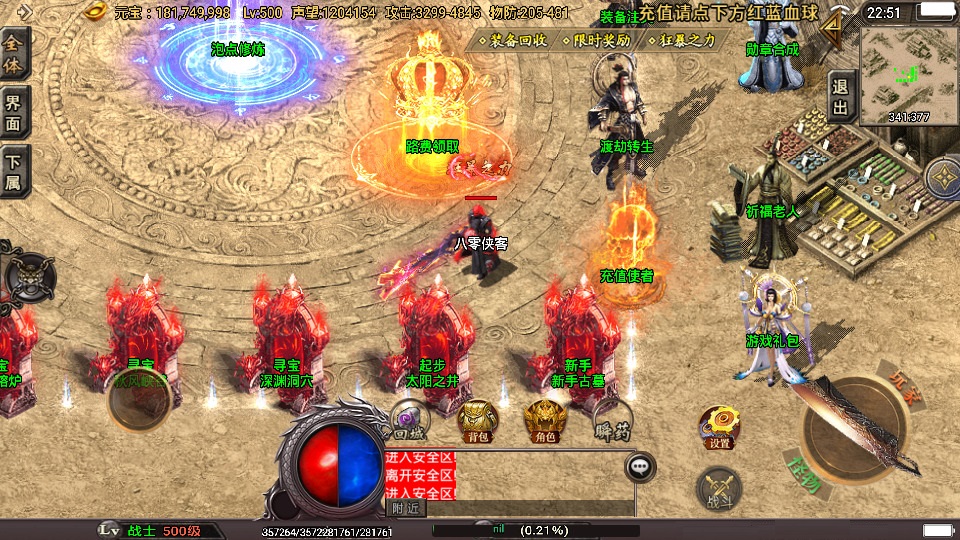960x540 pixels.
Task: Select the 狂暴之力 berserk power button
Action: pos(683,41)
